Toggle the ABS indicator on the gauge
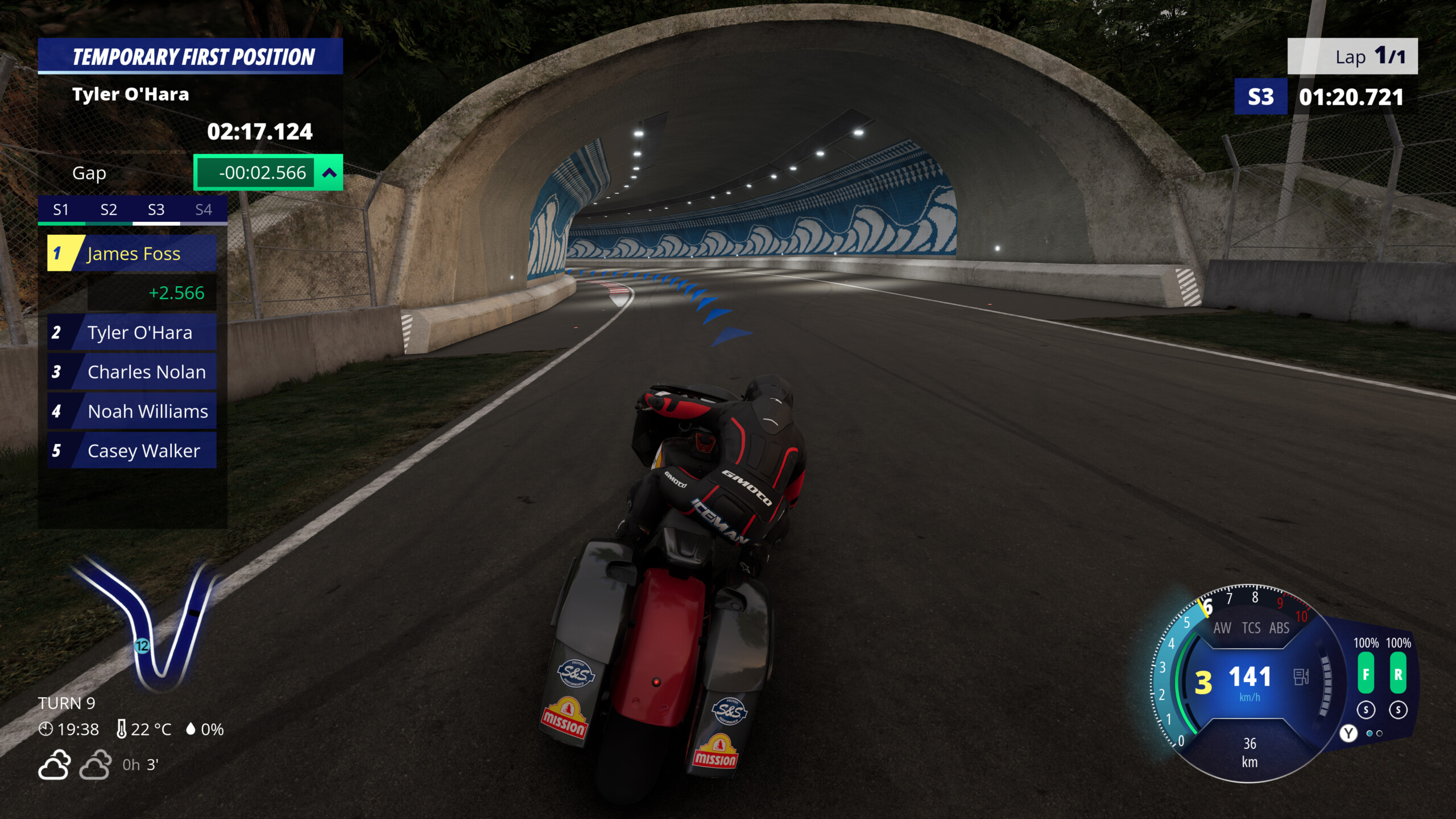Viewport: 1456px width, 819px height. 1279,628
